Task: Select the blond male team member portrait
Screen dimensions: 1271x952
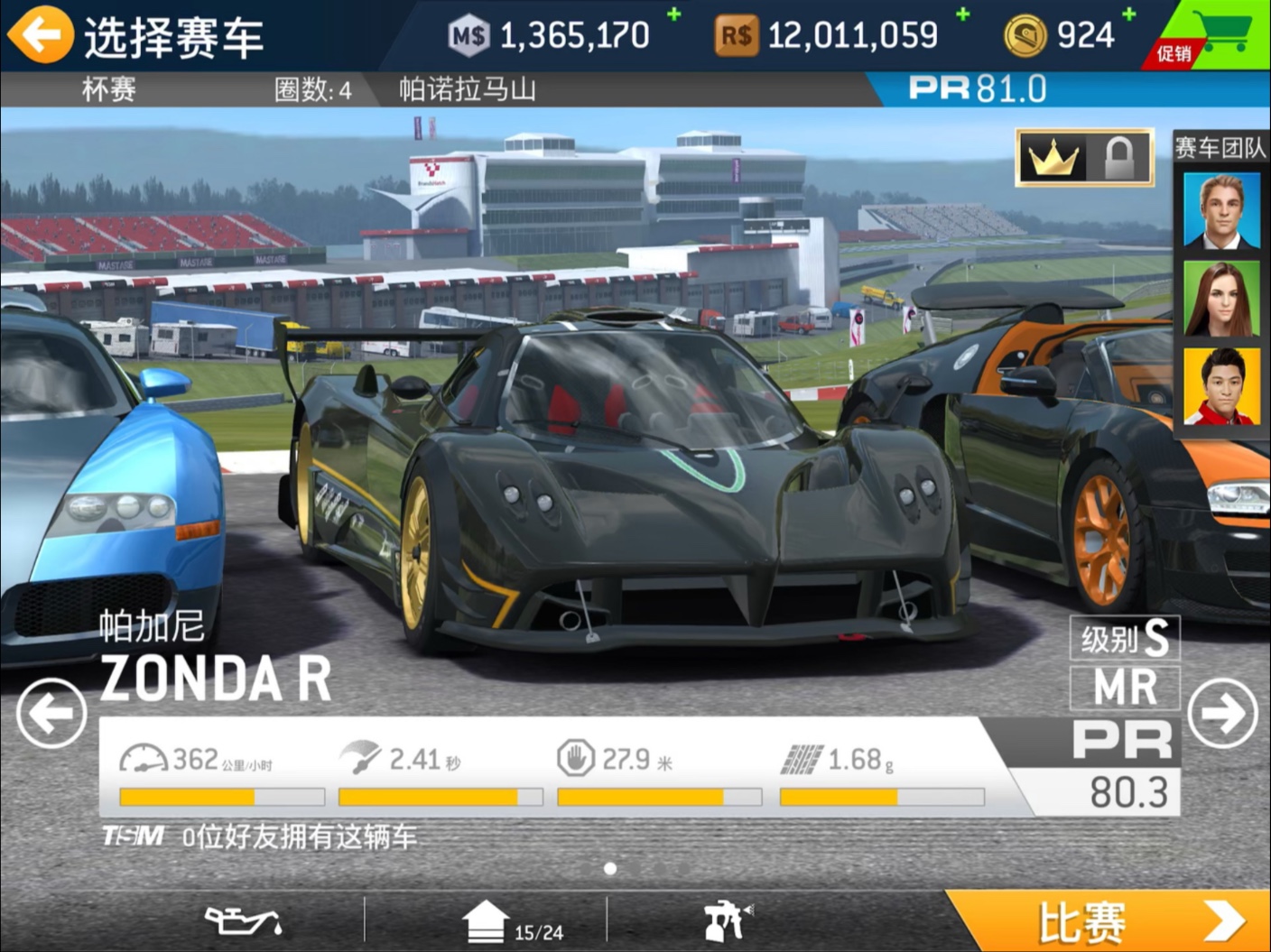Action: tap(1221, 210)
